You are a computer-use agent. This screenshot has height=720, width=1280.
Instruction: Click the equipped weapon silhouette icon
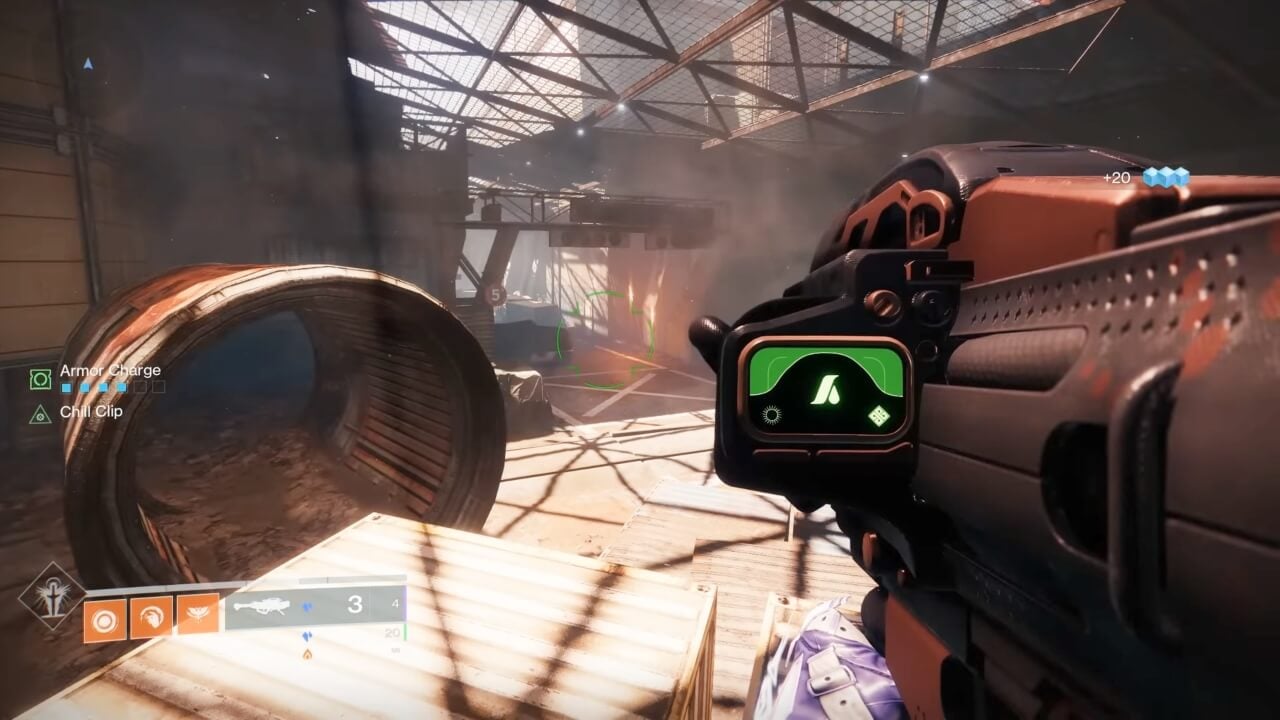267,607
